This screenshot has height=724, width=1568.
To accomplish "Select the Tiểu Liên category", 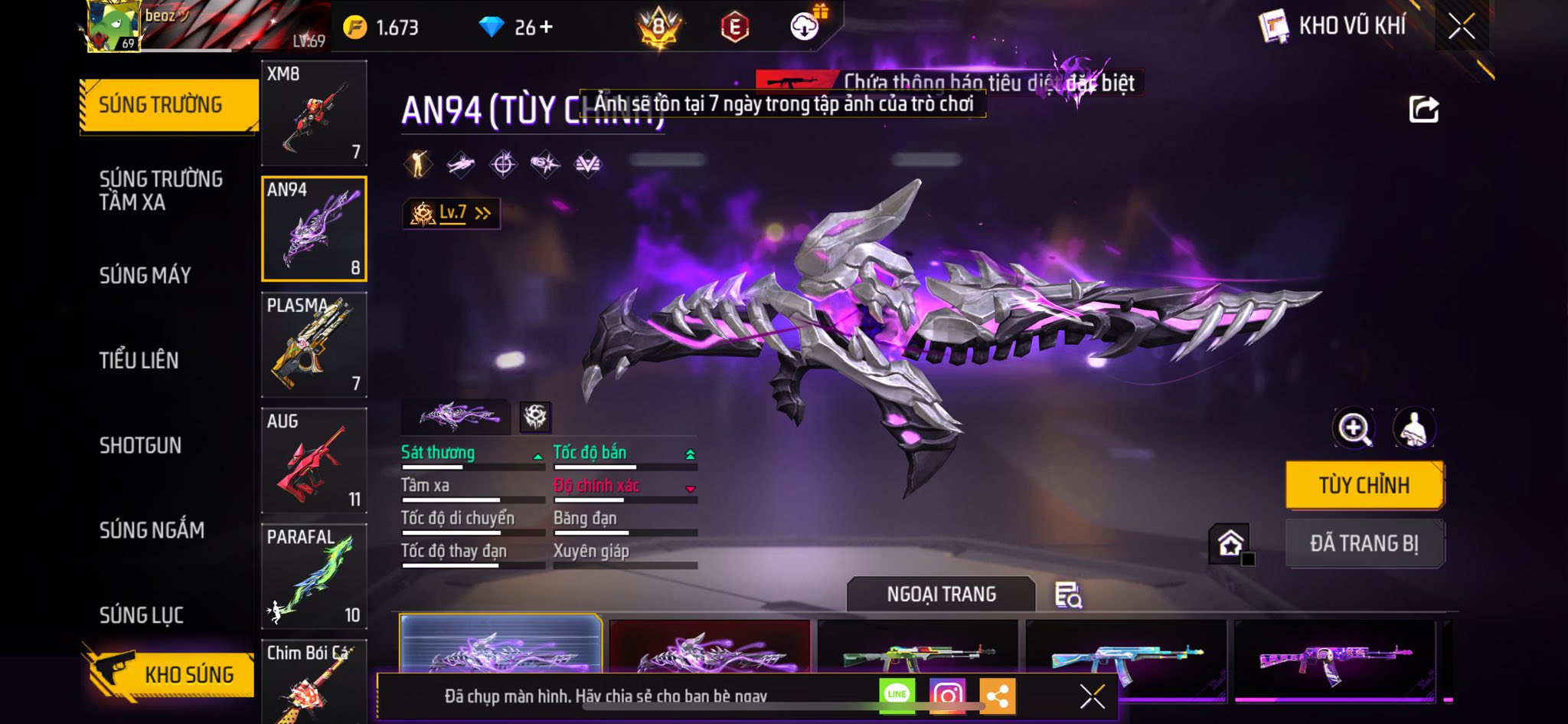I will pos(139,360).
